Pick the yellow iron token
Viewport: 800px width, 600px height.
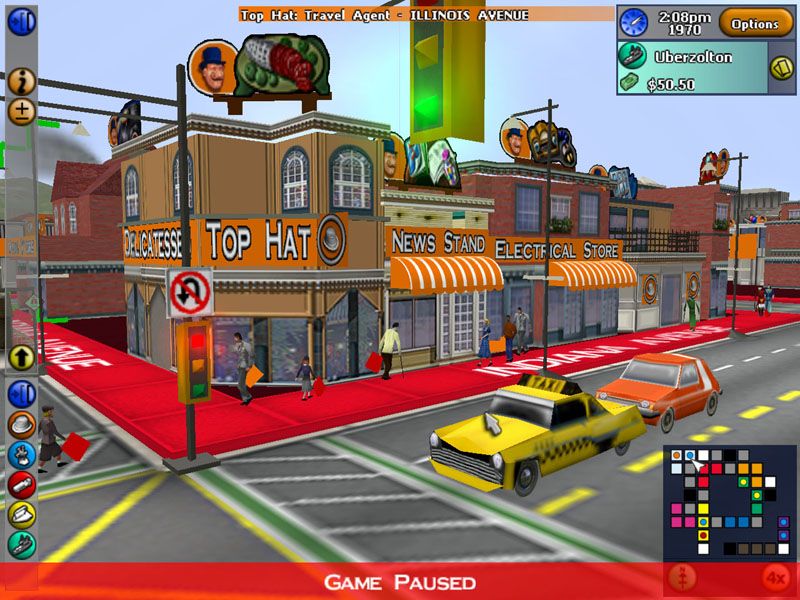pos(22,514)
